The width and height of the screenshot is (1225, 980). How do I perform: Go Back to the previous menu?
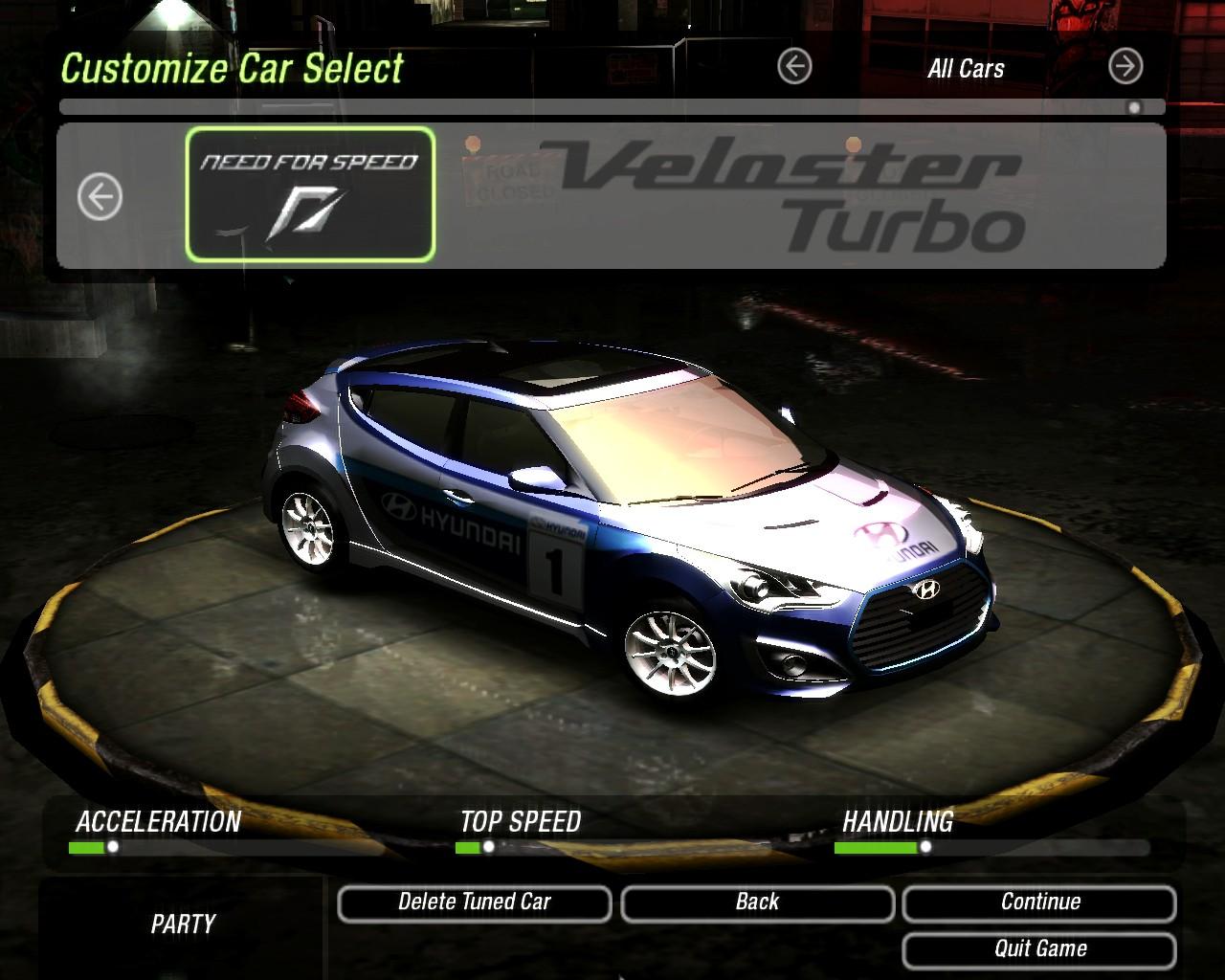pos(757,903)
